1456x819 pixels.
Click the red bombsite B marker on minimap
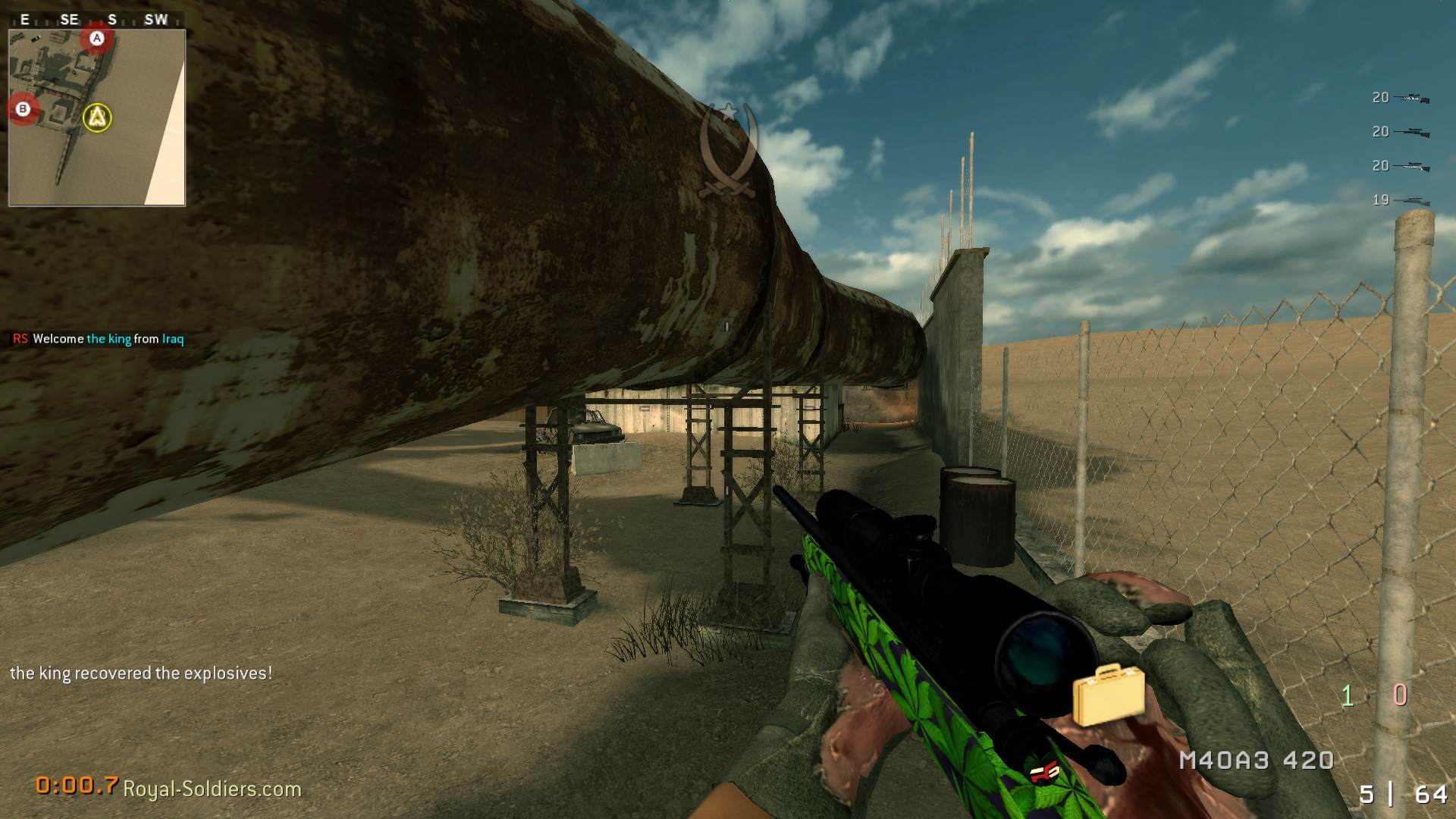click(x=23, y=108)
